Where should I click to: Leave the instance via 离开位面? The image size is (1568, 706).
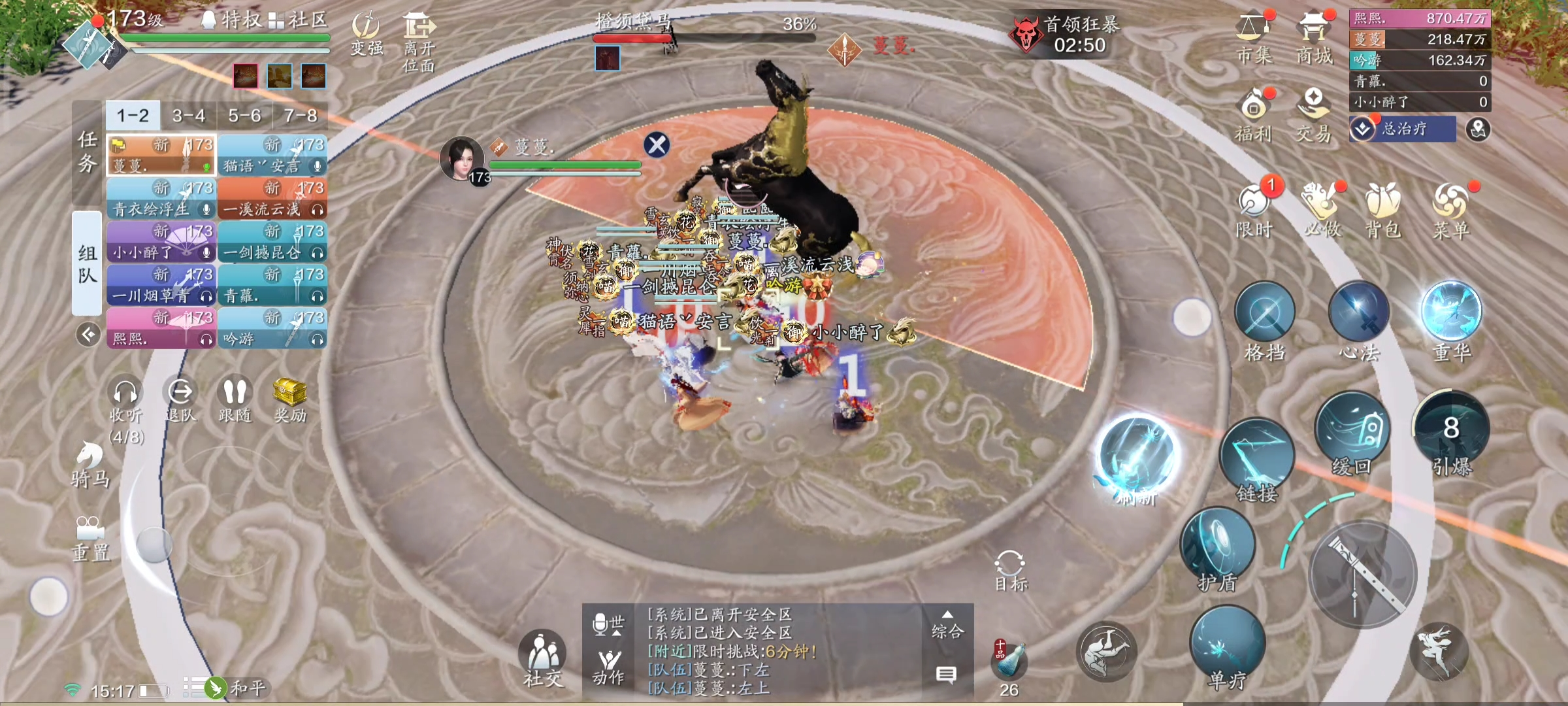click(419, 39)
